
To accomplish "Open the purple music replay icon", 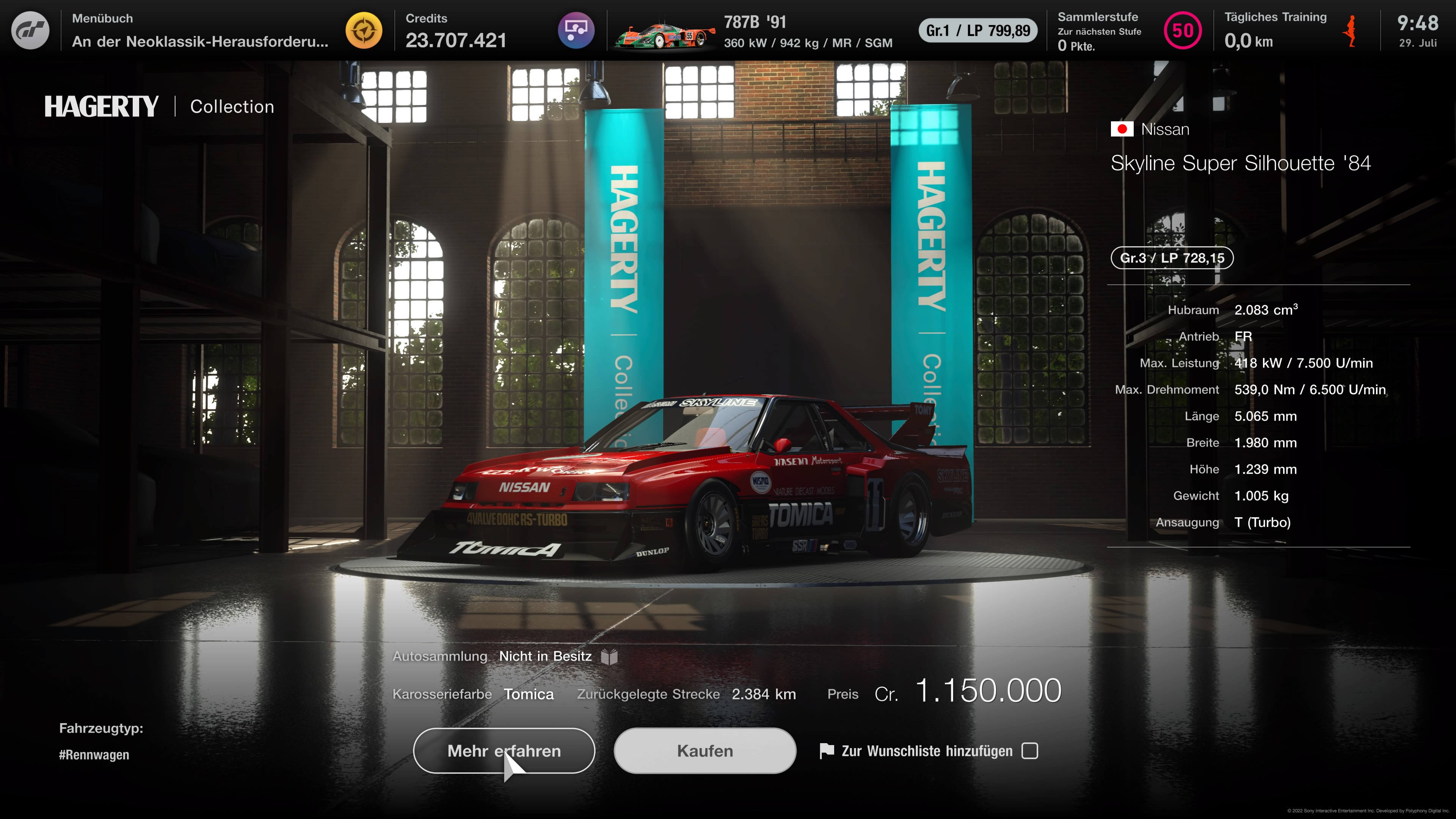I will (x=576, y=30).
